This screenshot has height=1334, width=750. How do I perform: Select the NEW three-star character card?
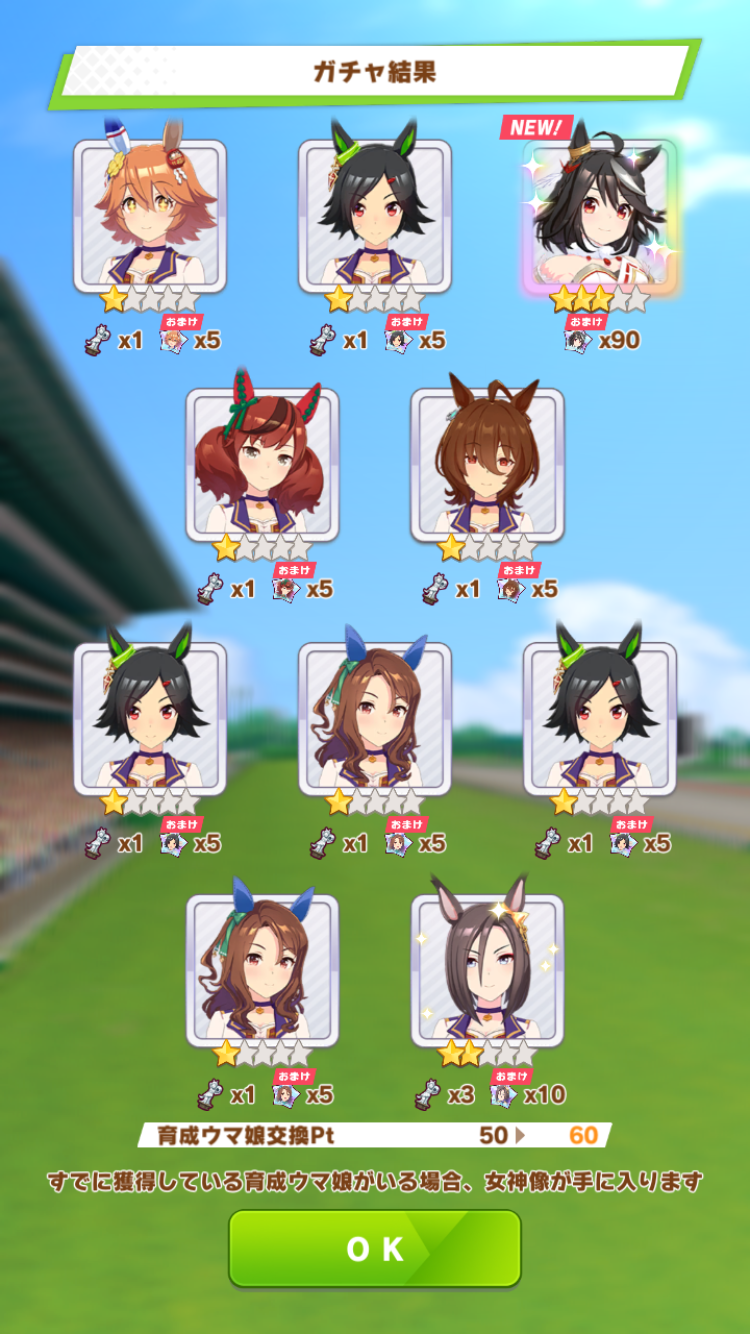[599, 215]
